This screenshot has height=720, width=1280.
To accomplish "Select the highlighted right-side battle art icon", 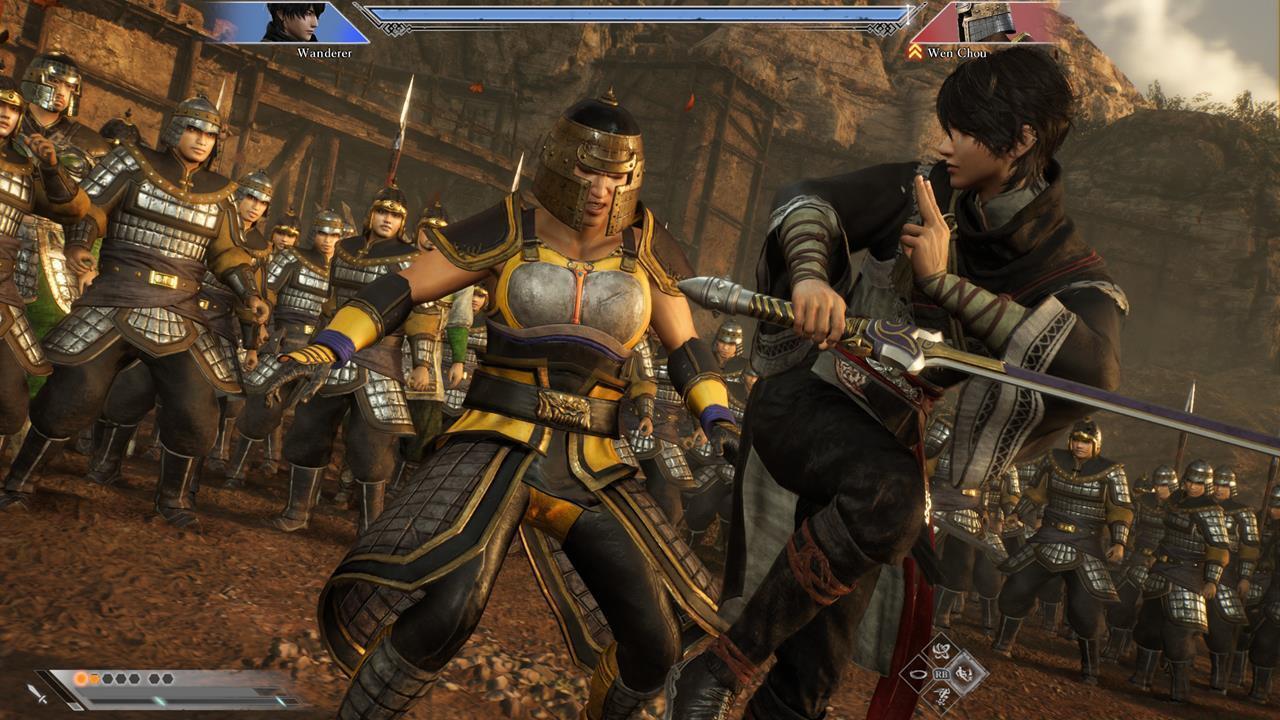I will [964, 674].
